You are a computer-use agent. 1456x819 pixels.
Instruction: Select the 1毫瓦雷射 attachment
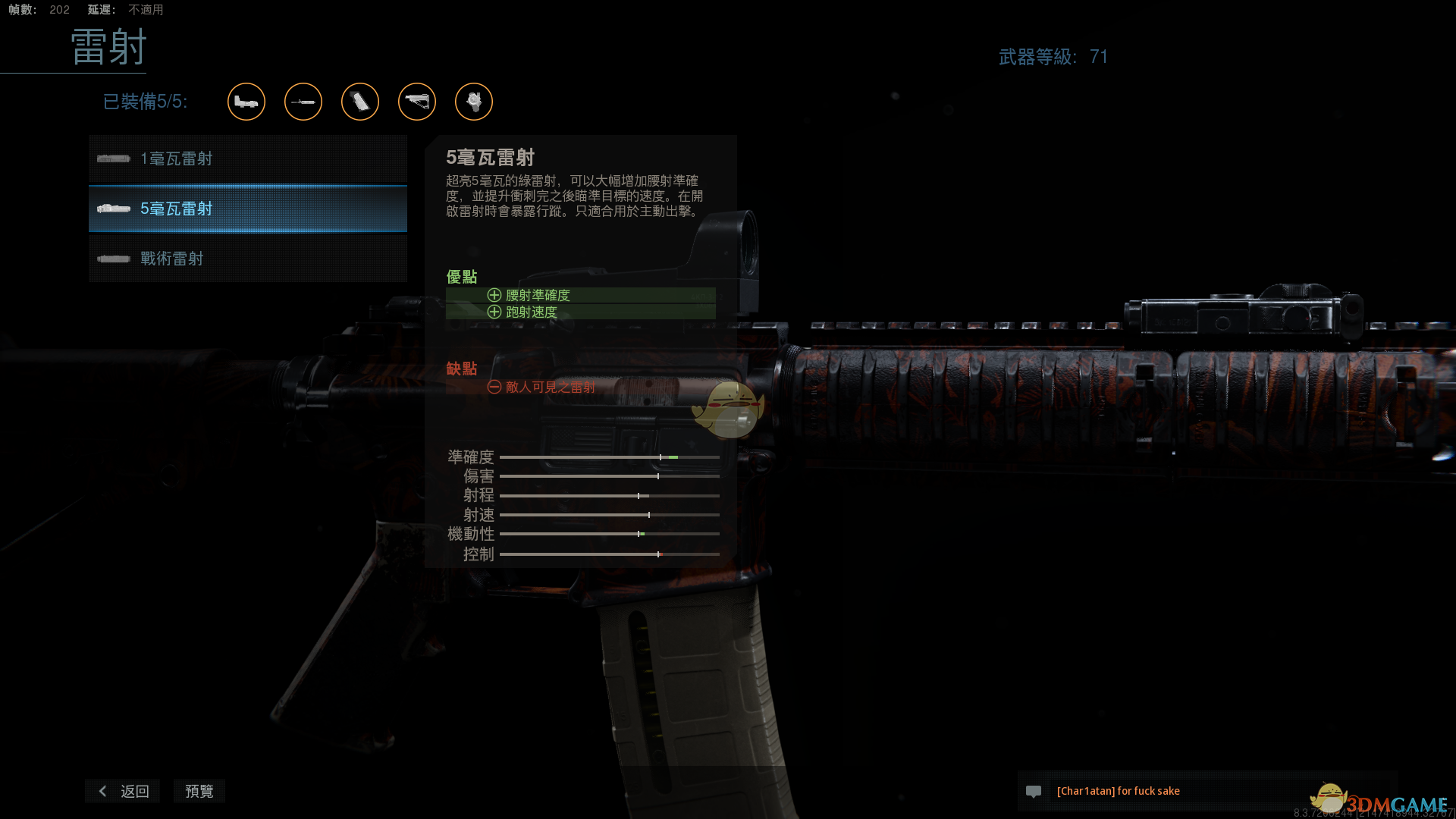(x=247, y=159)
